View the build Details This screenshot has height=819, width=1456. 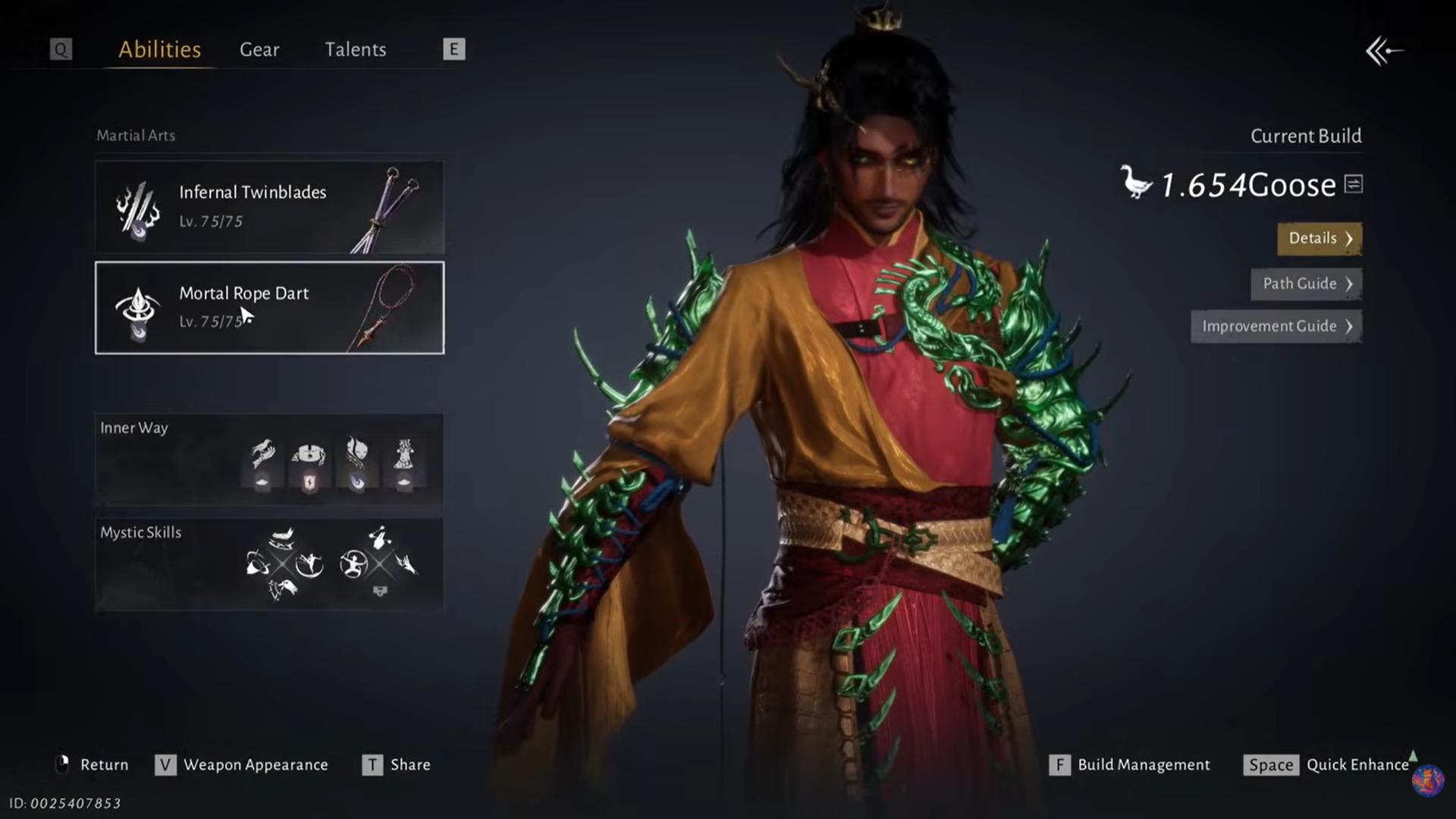[x=1319, y=238]
